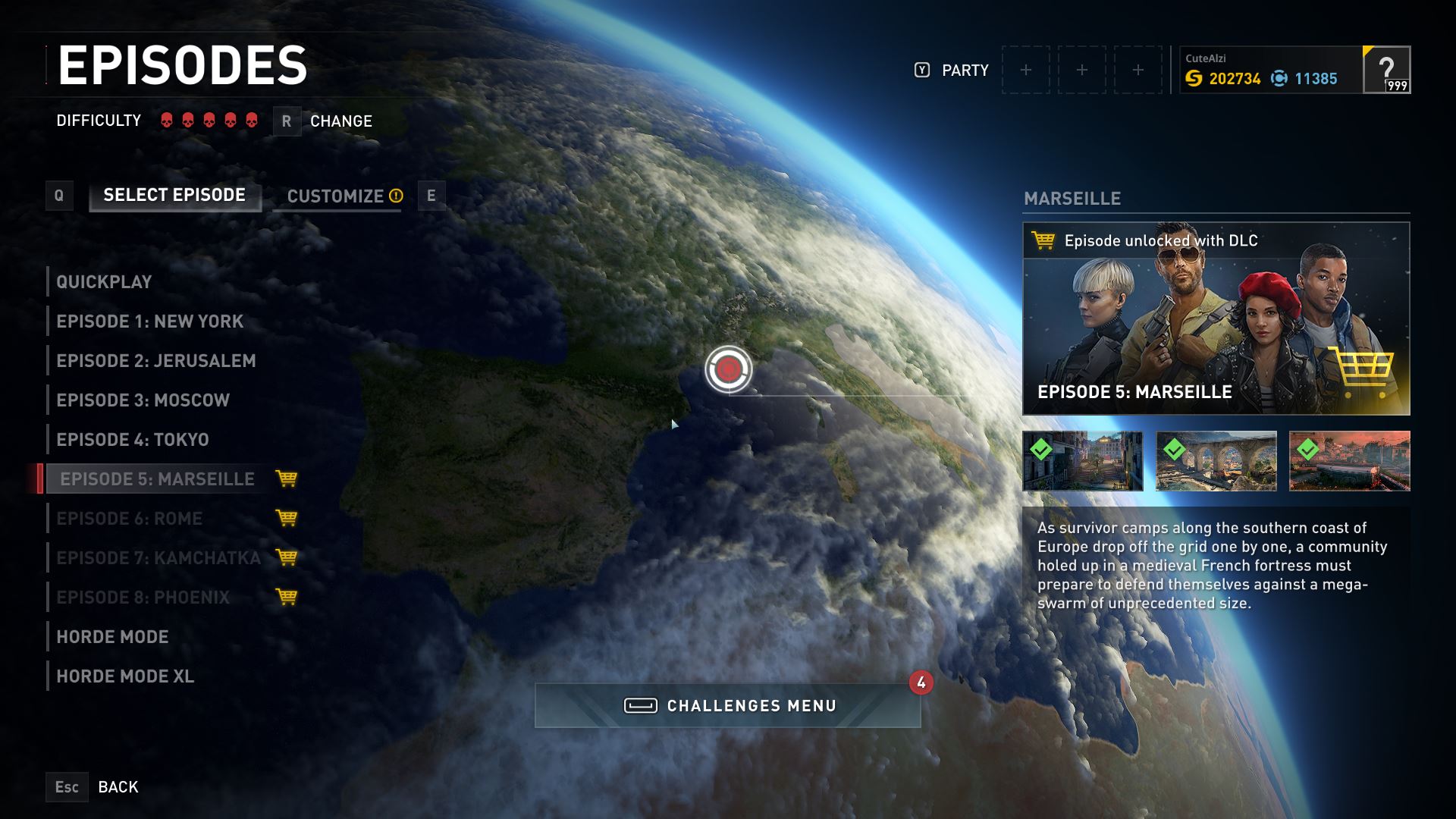Click Back at the bottom left
The width and height of the screenshot is (1456, 819).
coord(118,786)
